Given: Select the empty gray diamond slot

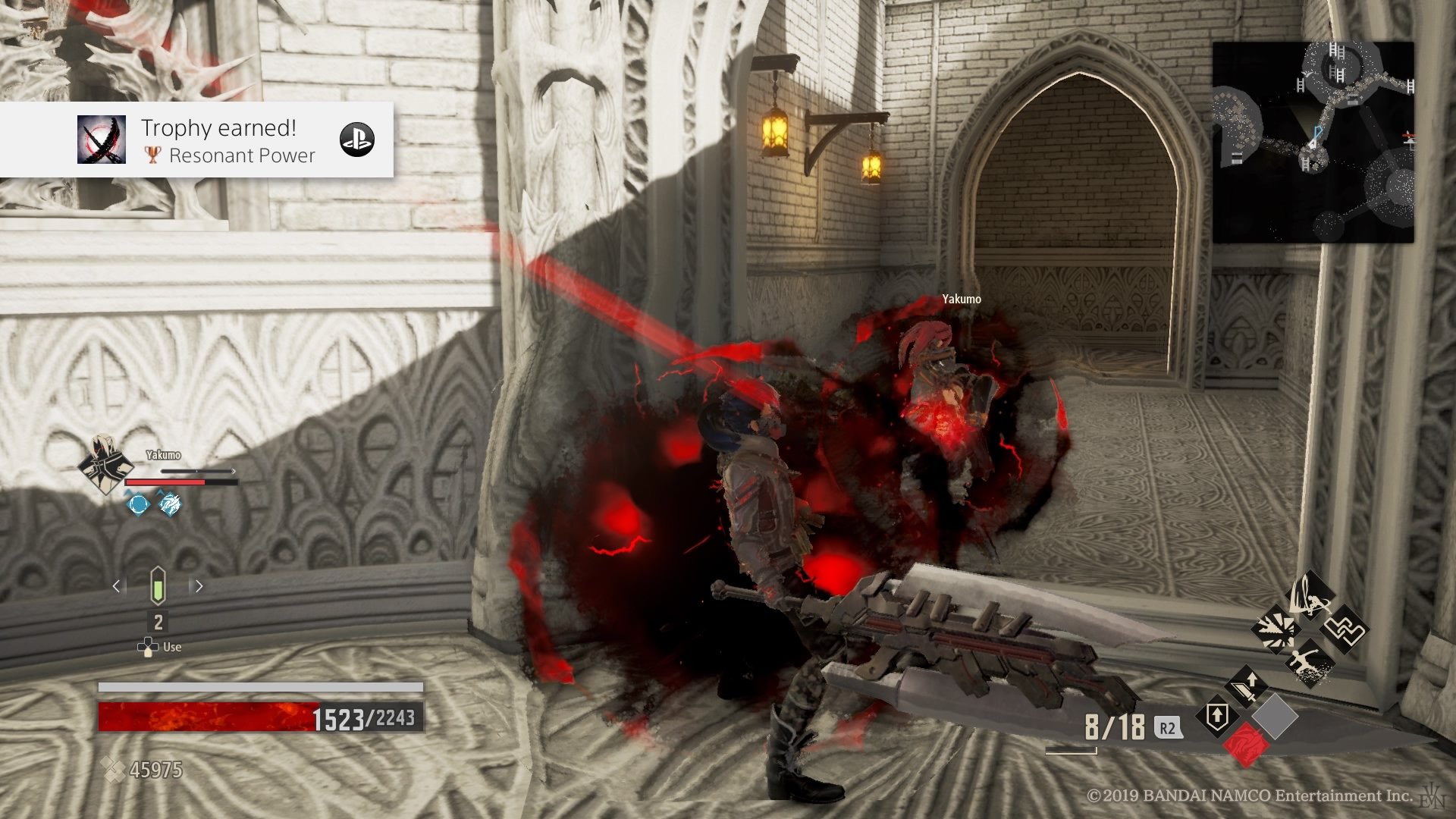Looking at the screenshot, I should (x=1275, y=716).
